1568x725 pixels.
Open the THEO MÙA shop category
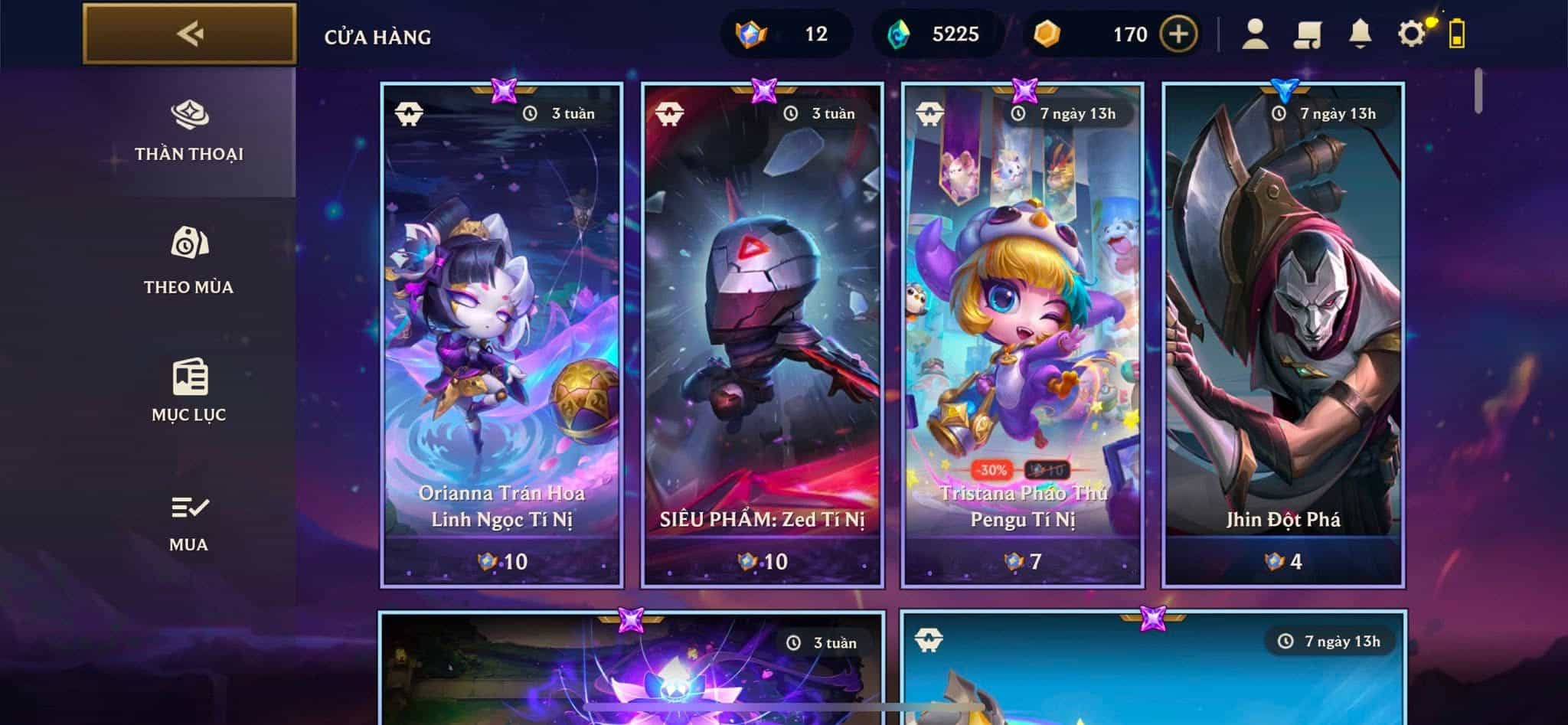point(188,261)
